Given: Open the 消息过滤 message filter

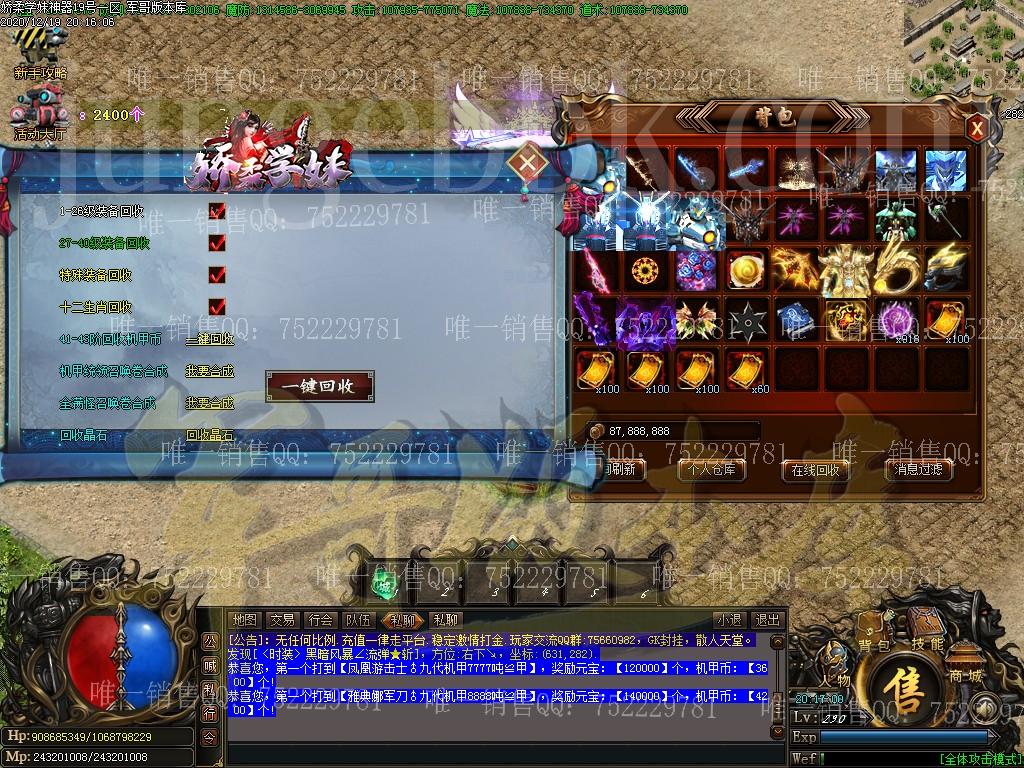Looking at the screenshot, I should click(x=918, y=469).
